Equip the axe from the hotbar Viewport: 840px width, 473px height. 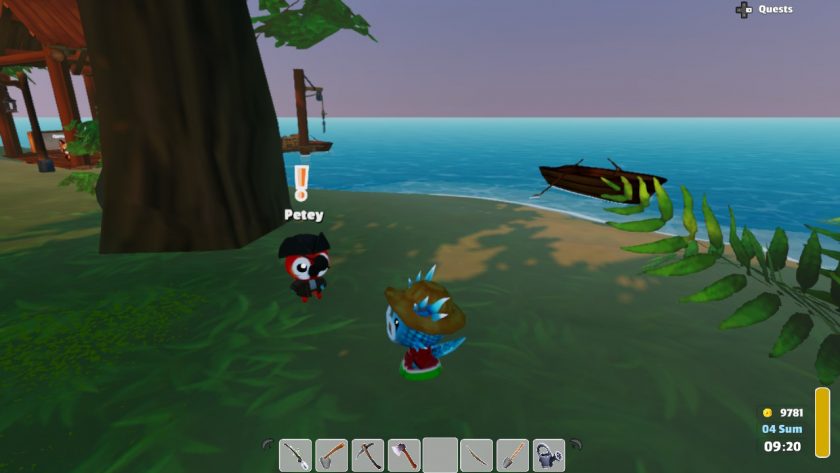[x=404, y=456]
